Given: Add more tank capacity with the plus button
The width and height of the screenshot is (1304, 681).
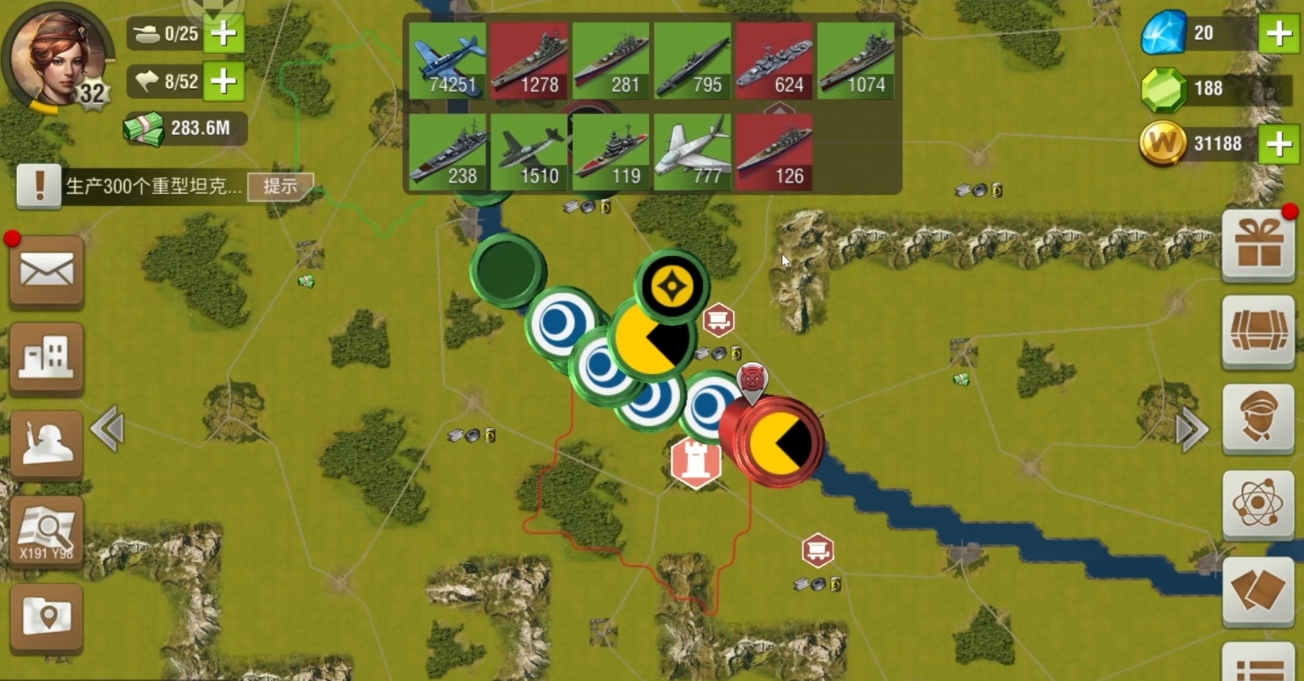Looking at the screenshot, I should pyautogui.click(x=223, y=34).
